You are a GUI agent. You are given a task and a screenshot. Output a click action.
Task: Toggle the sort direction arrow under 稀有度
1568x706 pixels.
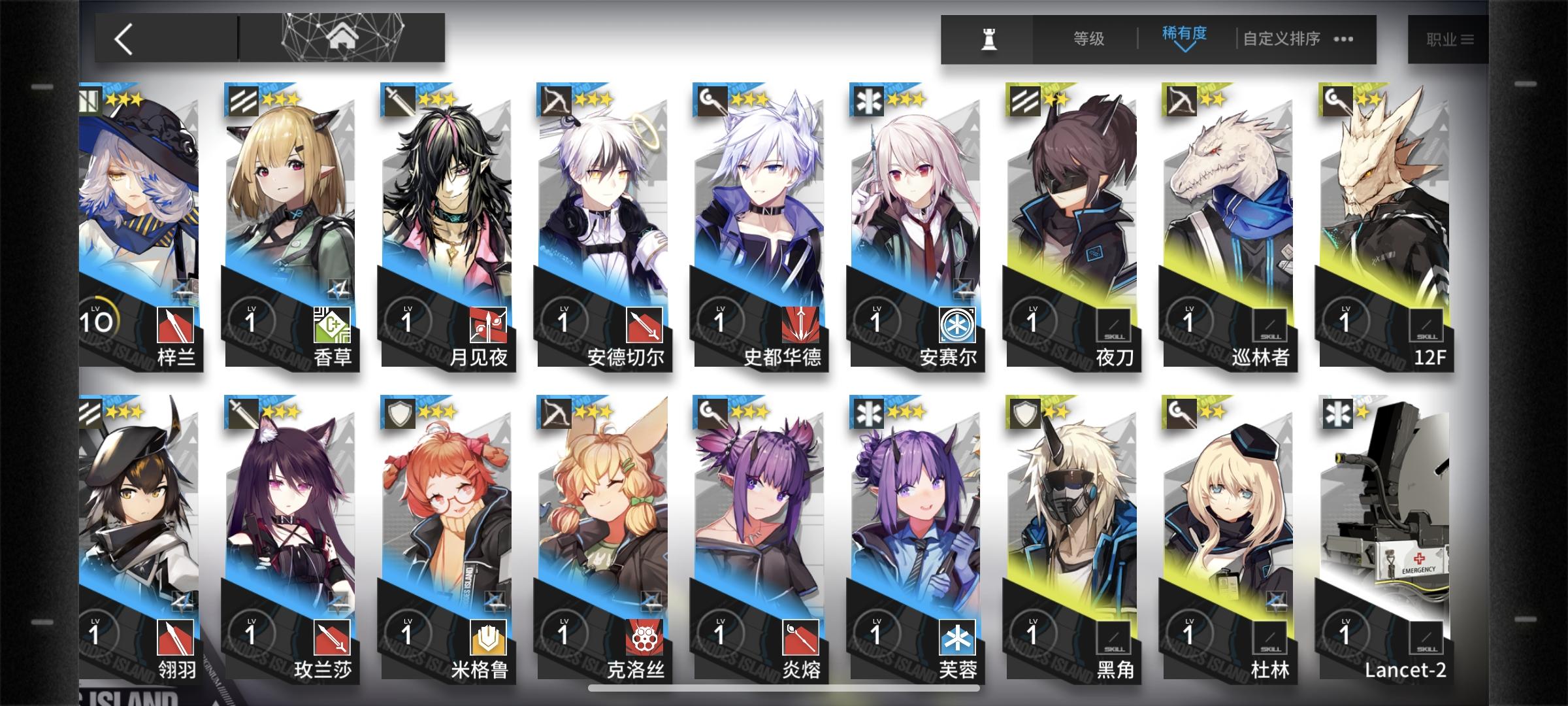(1188, 50)
